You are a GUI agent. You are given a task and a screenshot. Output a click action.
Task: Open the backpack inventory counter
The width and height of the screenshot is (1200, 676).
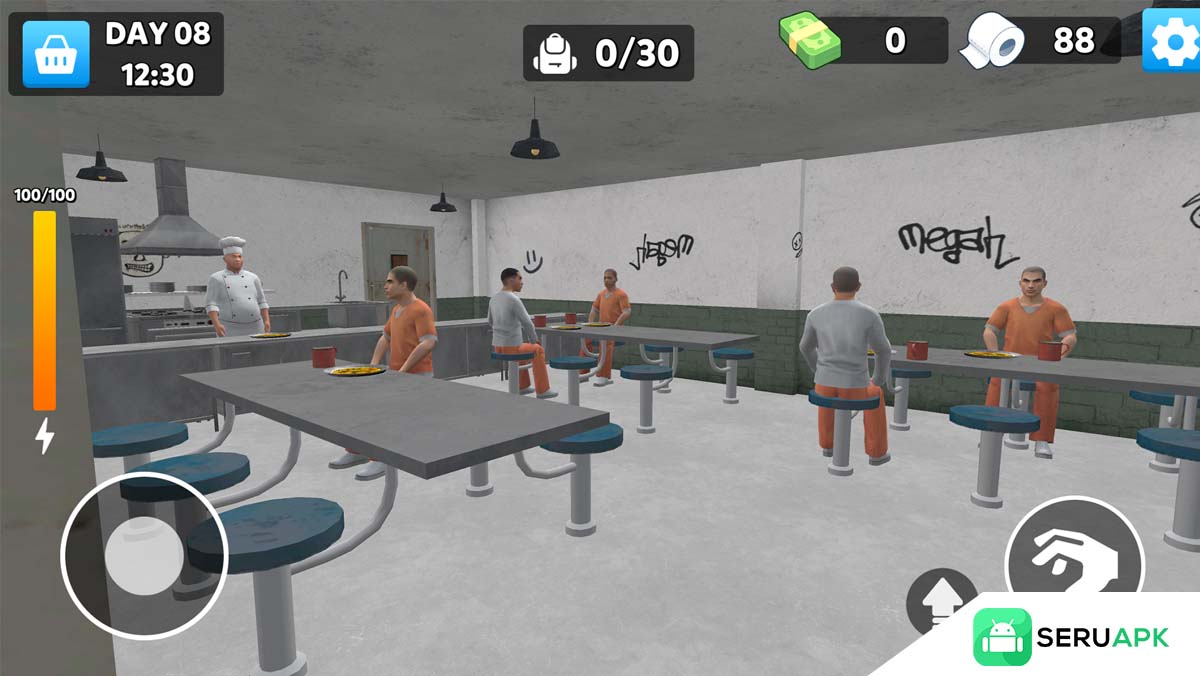pos(608,53)
